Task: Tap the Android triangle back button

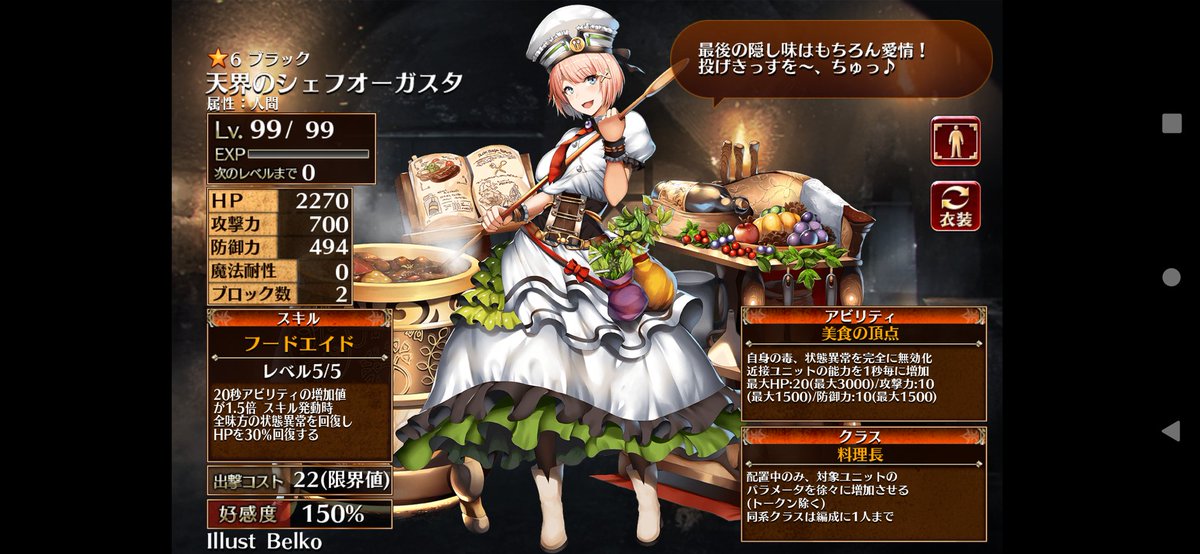Action: click(1172, 431)
